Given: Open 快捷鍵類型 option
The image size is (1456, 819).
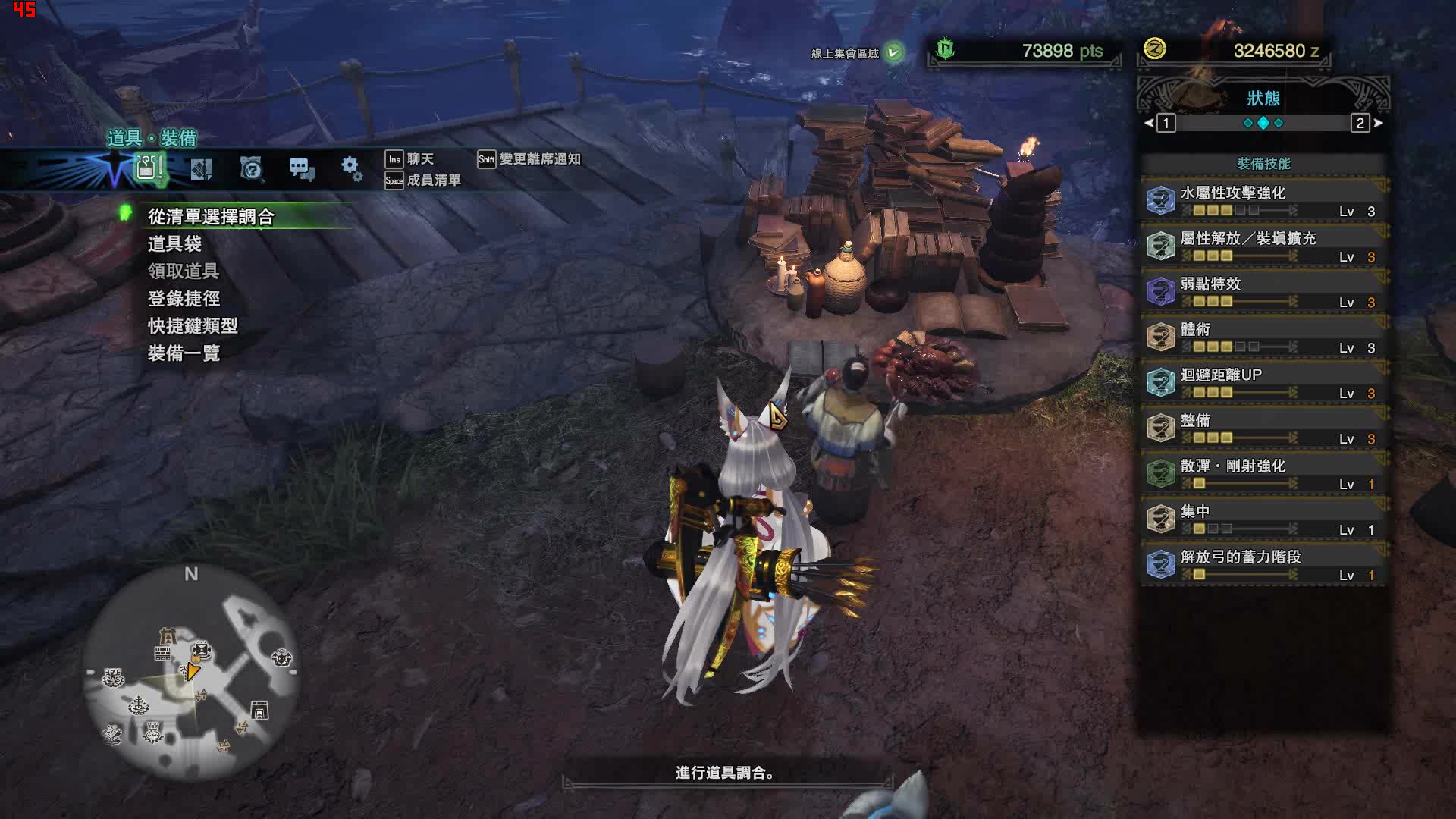Looking at the screenshot, I should [193, 326].
